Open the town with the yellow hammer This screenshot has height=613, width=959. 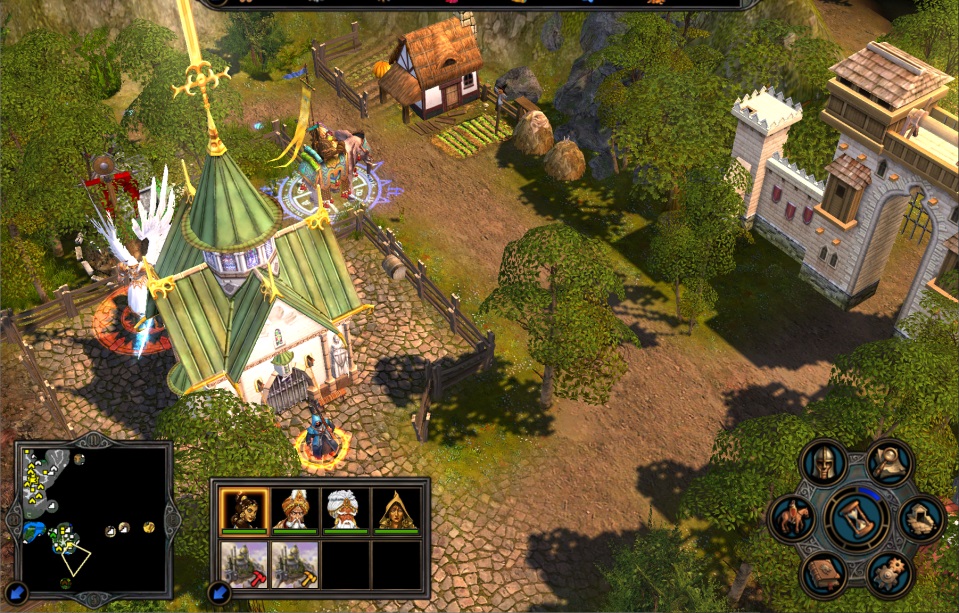point(295,565)
